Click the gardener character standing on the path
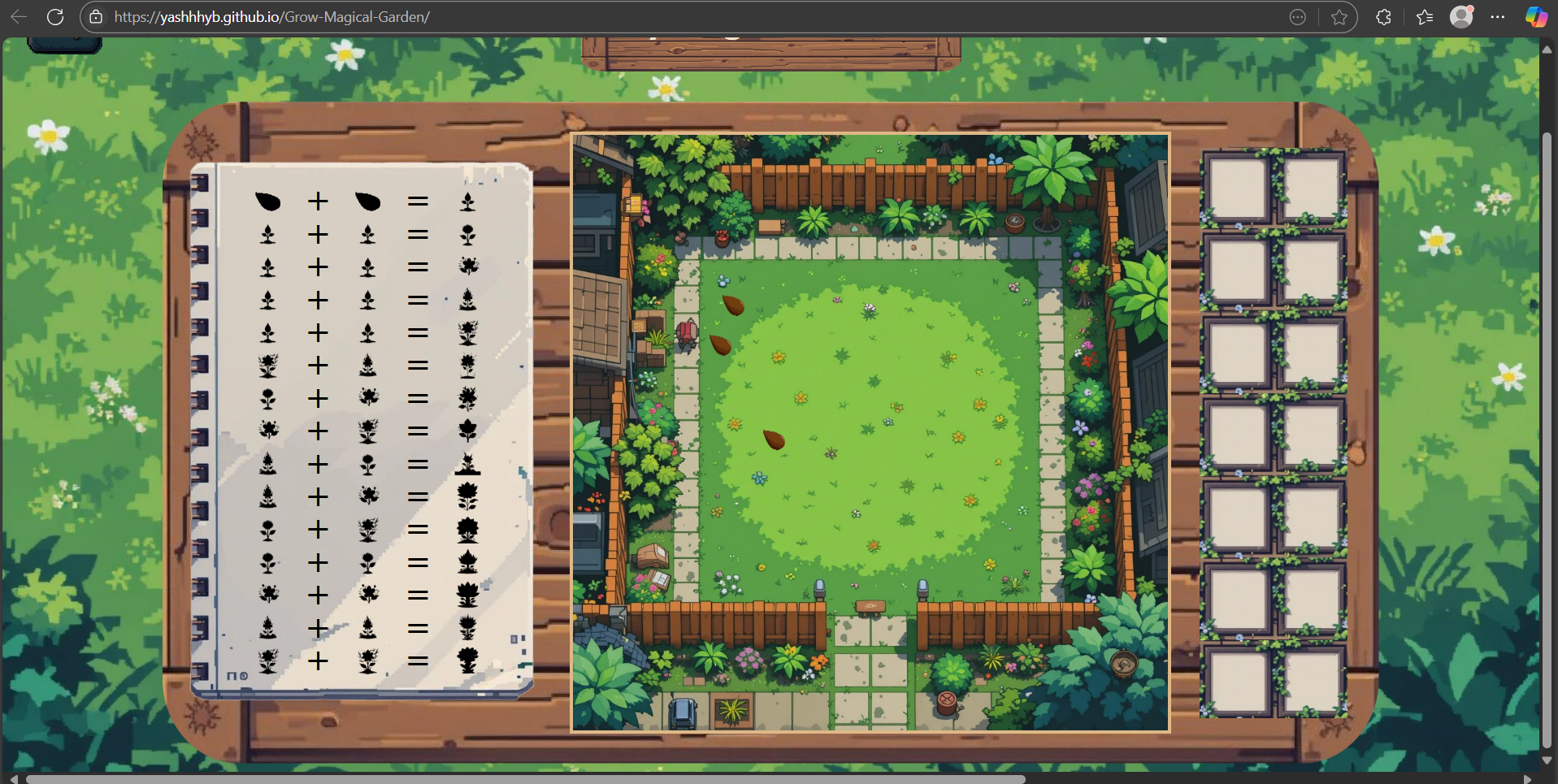The image size is (1558, 784). point(687,333)
